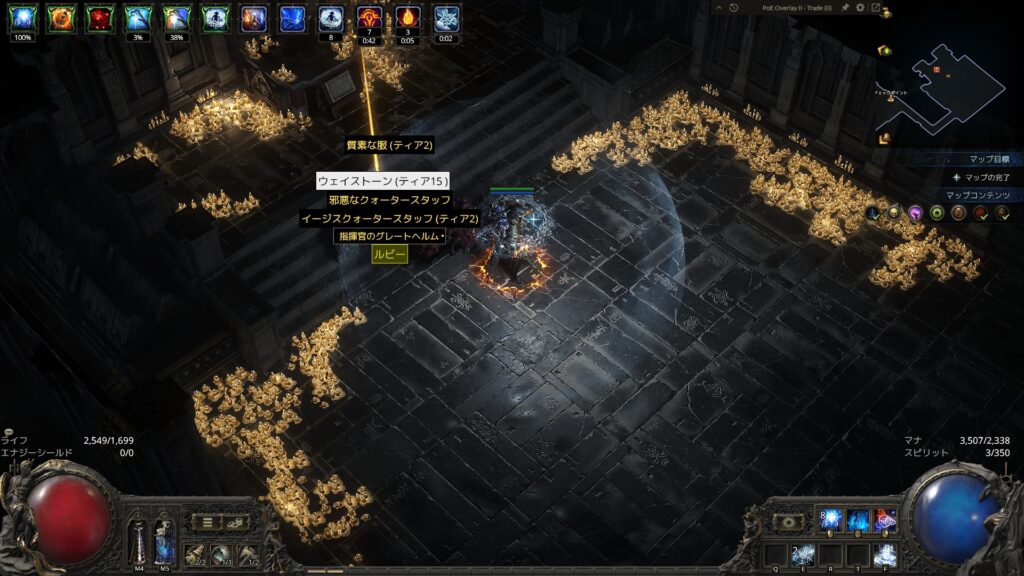1024x576 pixels.
Task: Pin the PoE Overlay II trade bar
Action: click(x=843, y=8)
